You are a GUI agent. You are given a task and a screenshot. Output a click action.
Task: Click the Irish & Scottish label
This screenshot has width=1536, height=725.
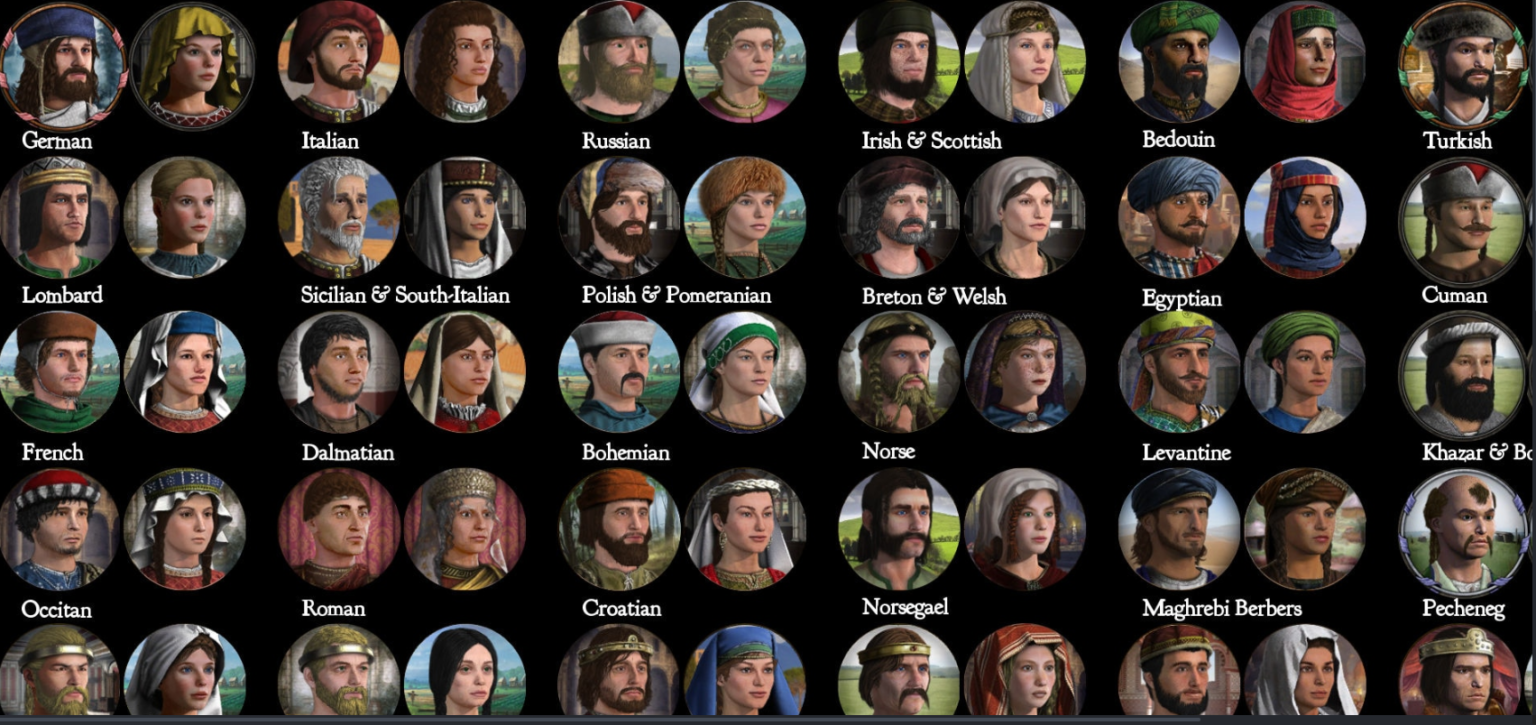(x=931, y=141)
